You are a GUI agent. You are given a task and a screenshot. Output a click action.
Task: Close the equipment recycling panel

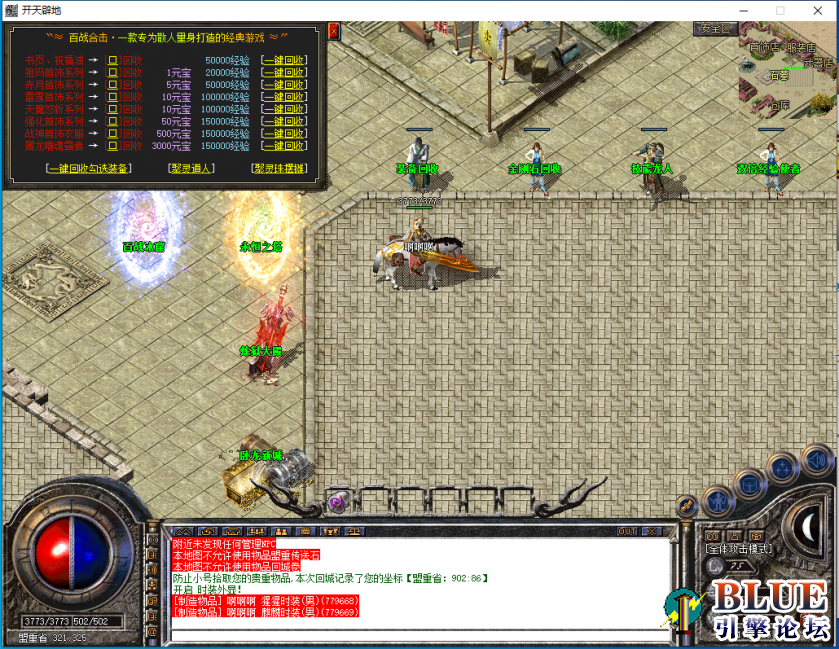tap(333, 31)
